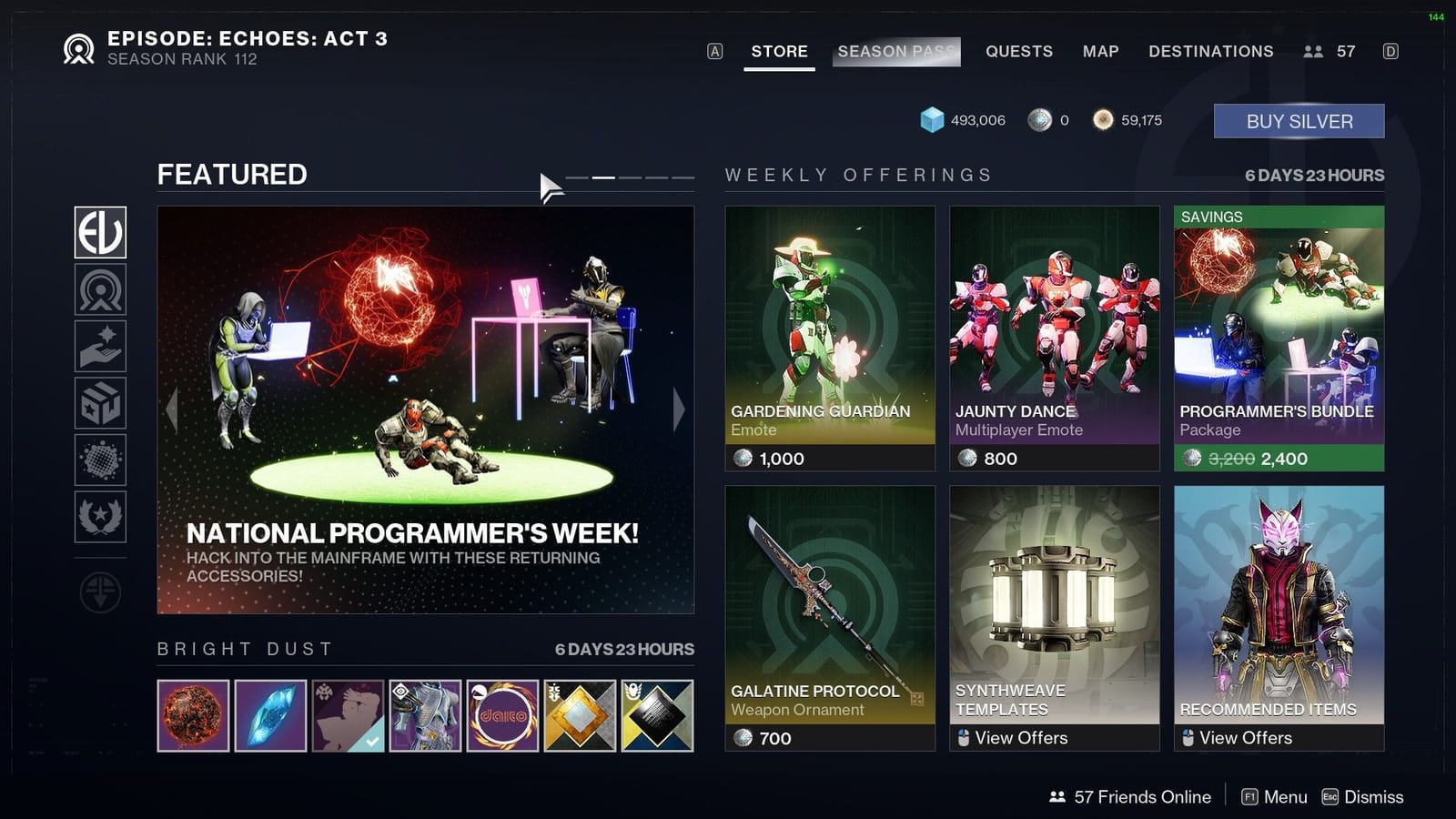Click the Buy Silver button

[1299, 120]
